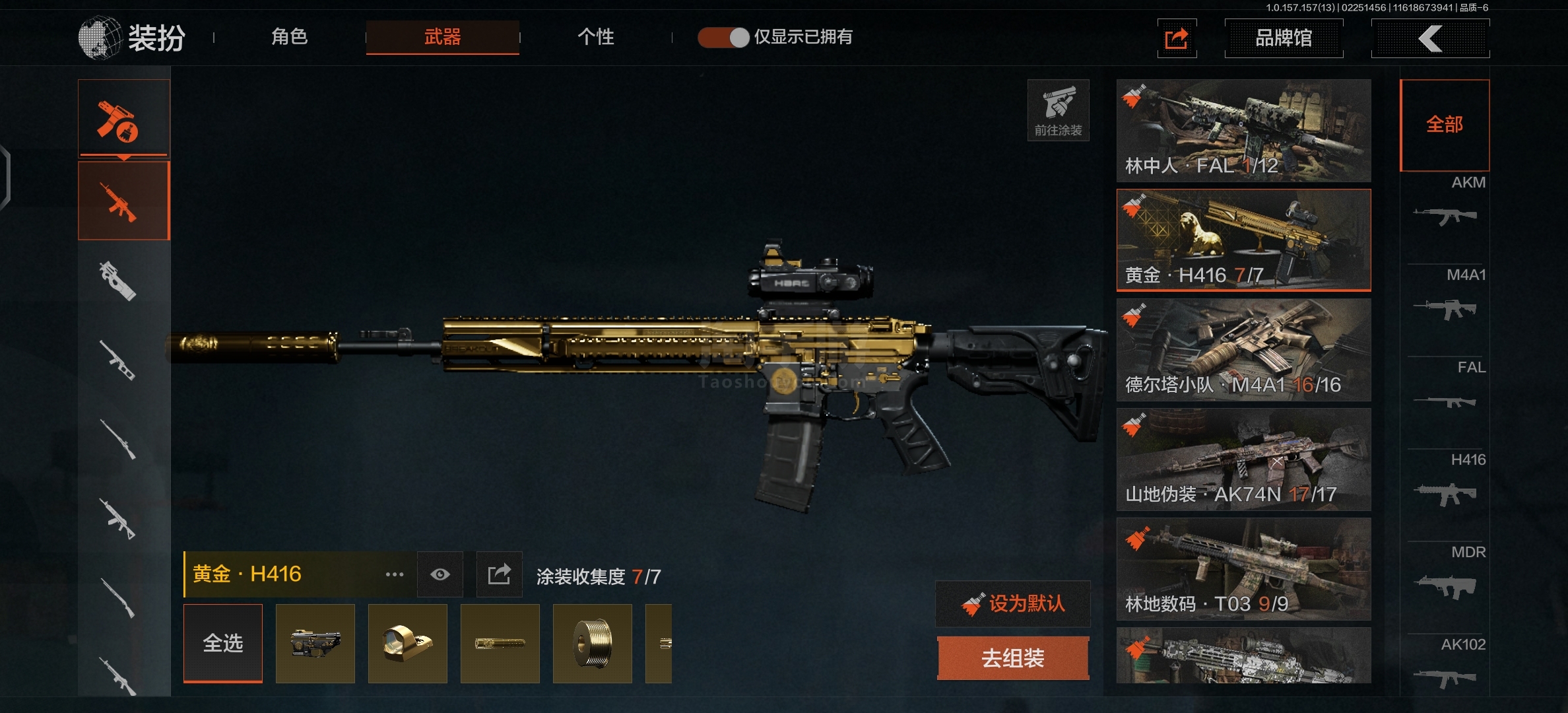Choose the 德尔塔小队 · M4A1 skin
The width and height of the screenshot is (1568, 713).
click(1243, 350)
